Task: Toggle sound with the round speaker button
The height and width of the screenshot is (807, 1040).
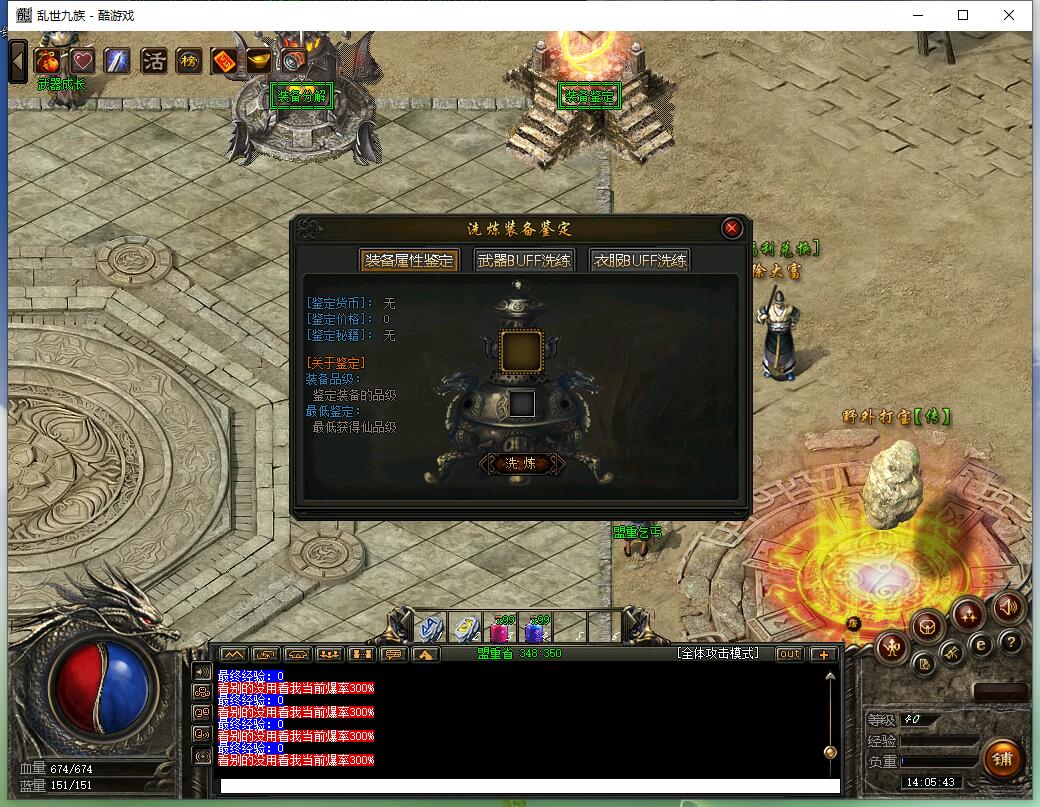Action: tap(1008, 606)
